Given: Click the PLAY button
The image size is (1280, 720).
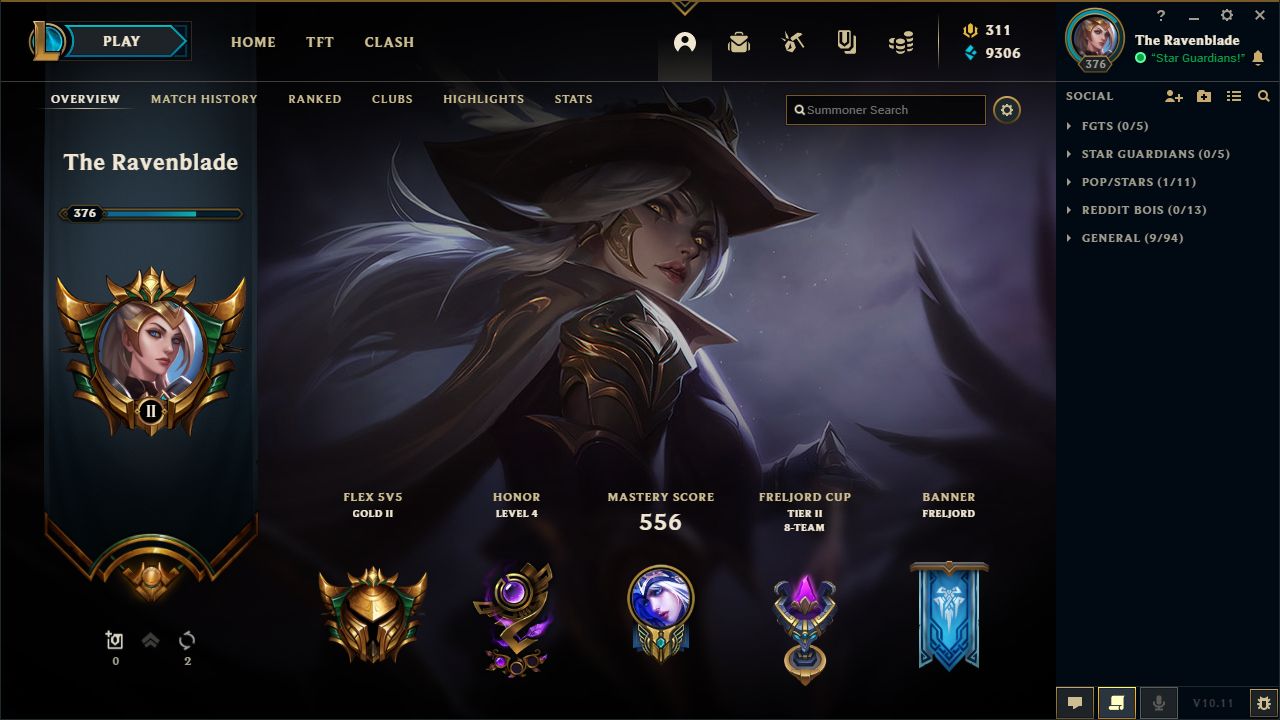Looking at the screenshot, I should (122, 41).
